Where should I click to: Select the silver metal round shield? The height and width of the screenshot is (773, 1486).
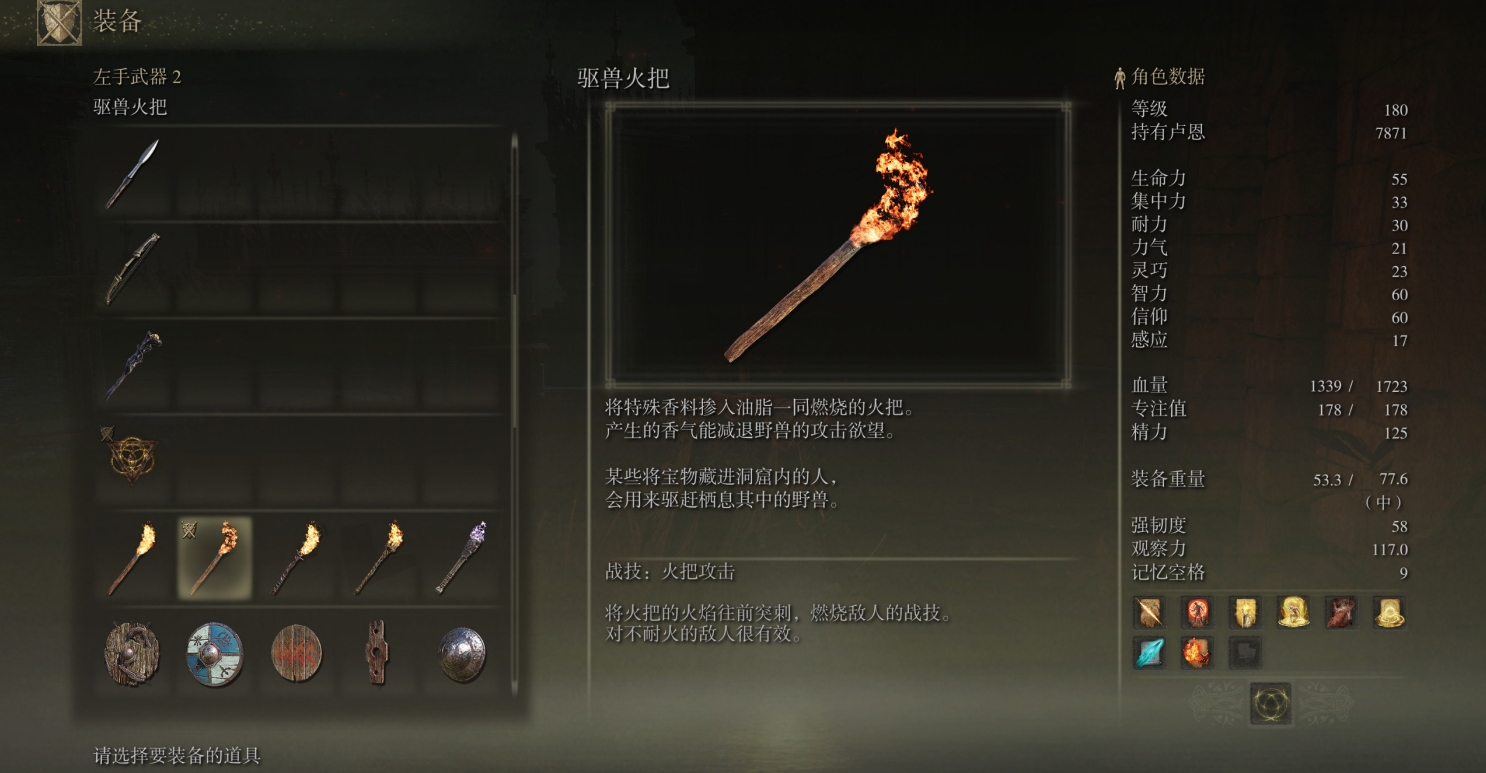[462, 653]
